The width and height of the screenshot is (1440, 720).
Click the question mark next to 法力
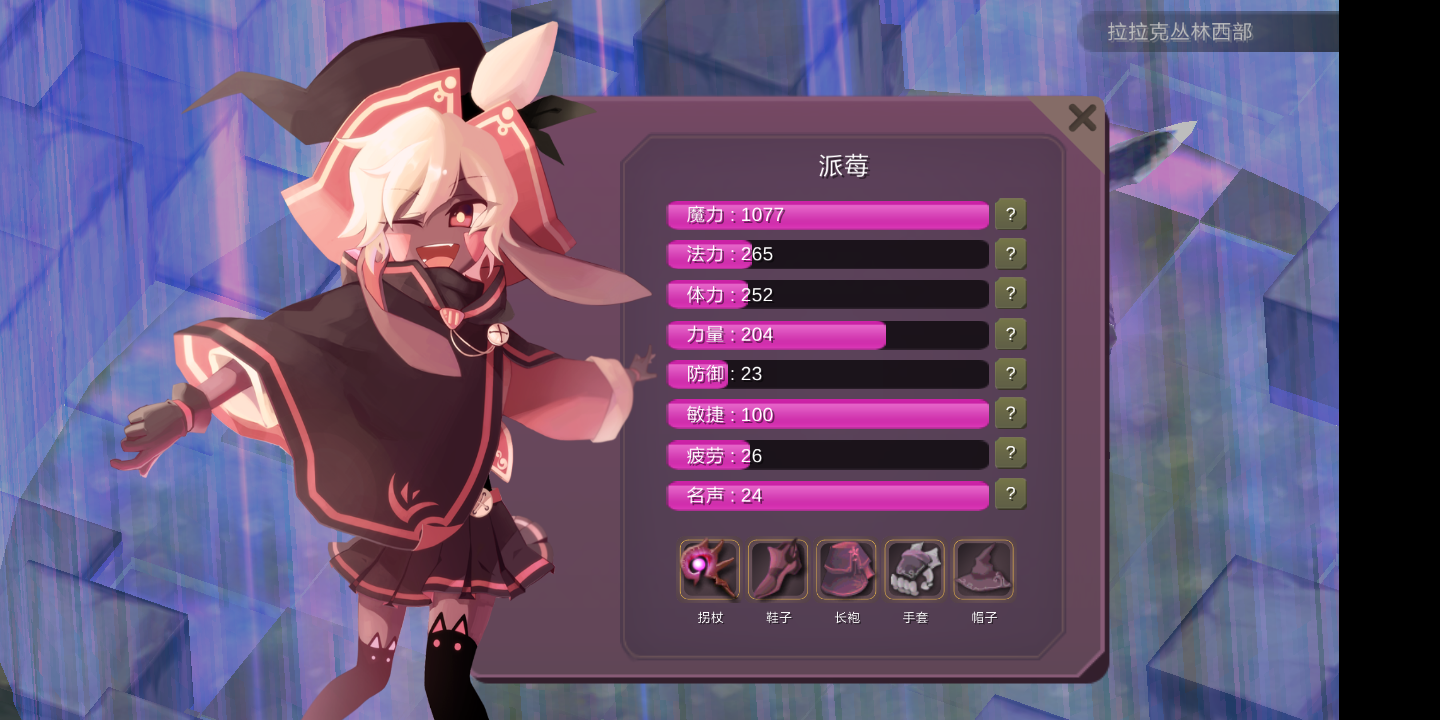pyautogui.click(x=1010, y=253)
